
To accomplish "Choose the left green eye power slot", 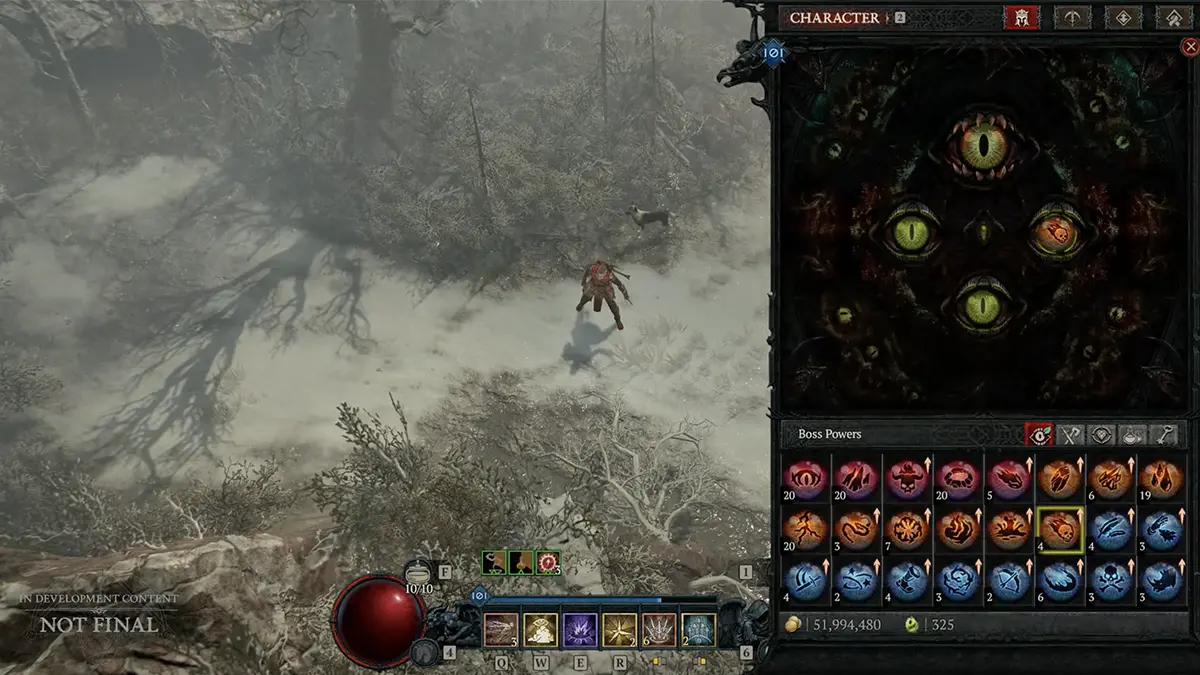I will tap(909, 233).
